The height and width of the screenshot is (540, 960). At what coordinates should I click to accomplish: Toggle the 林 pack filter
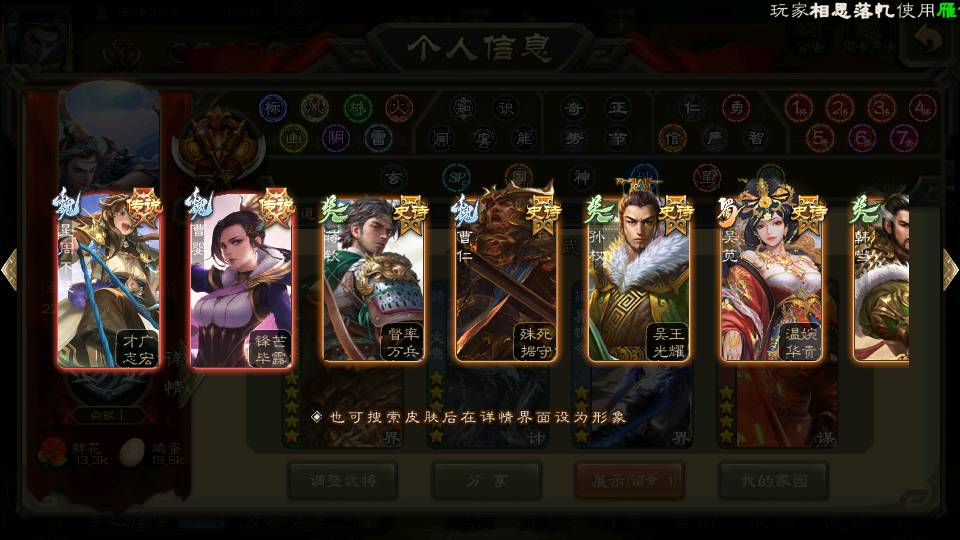pos(357,108)
